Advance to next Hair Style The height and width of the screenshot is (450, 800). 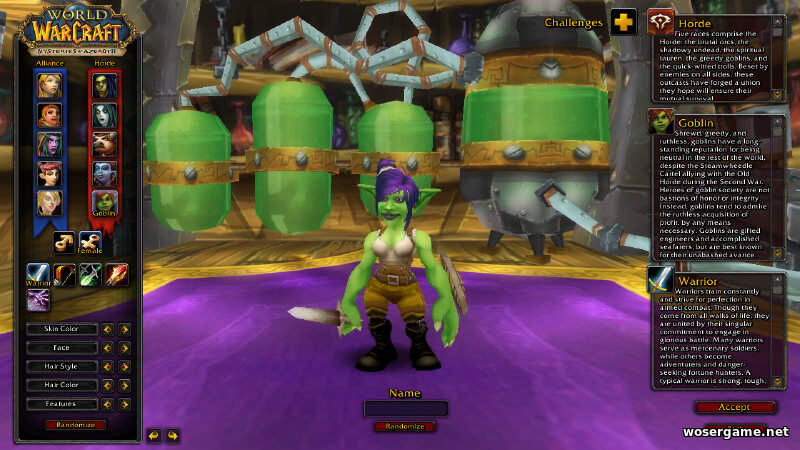[x=125, y=367]
